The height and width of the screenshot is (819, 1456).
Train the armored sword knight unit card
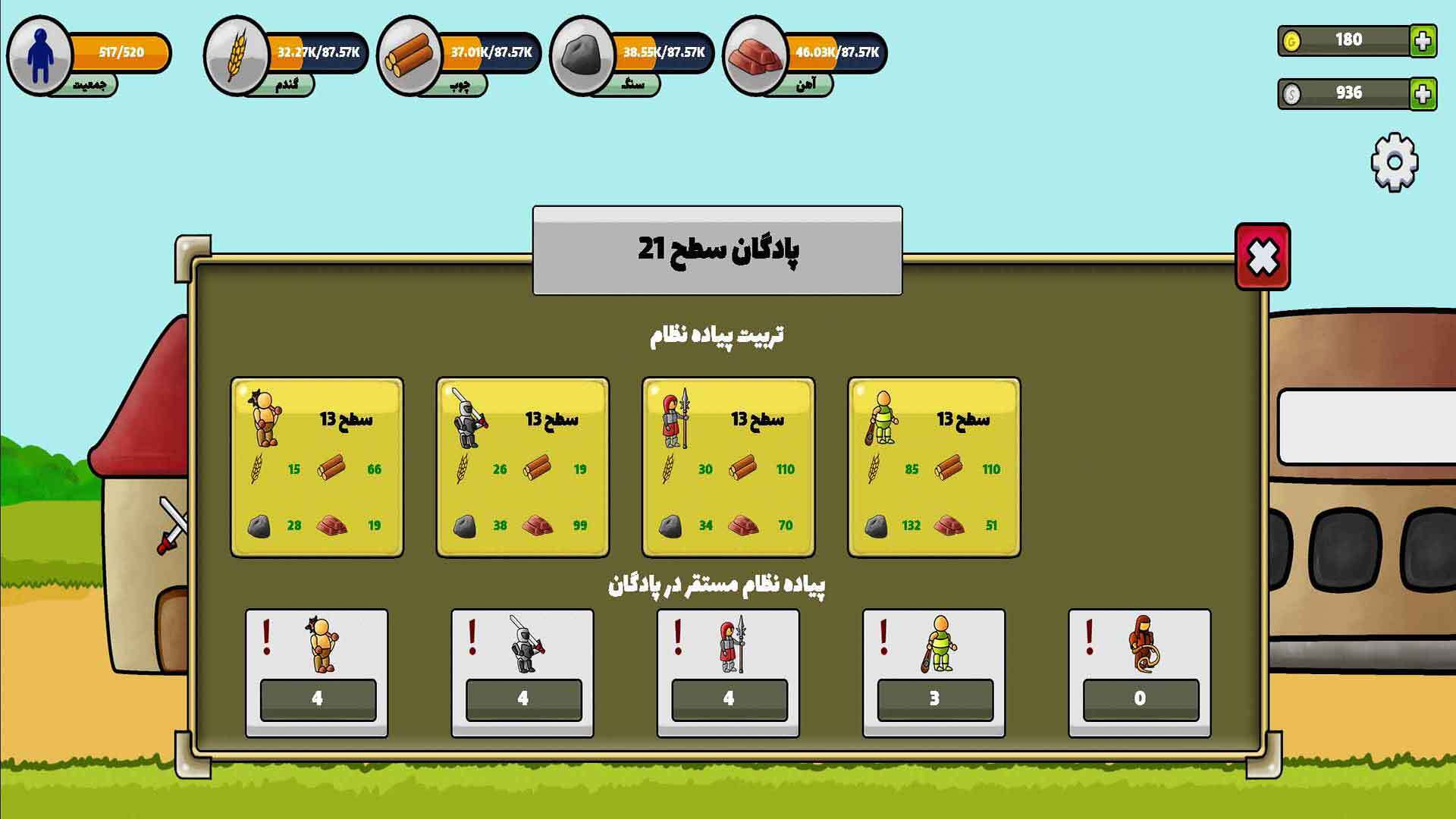pyautogui.click(x=522, y=467)
